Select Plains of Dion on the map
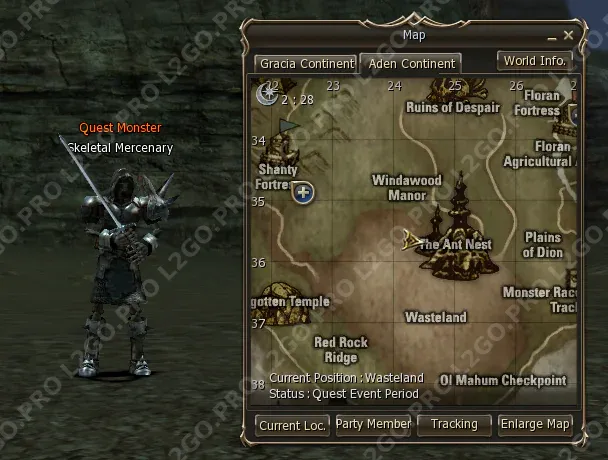The image size is (608, 460). 543,245
